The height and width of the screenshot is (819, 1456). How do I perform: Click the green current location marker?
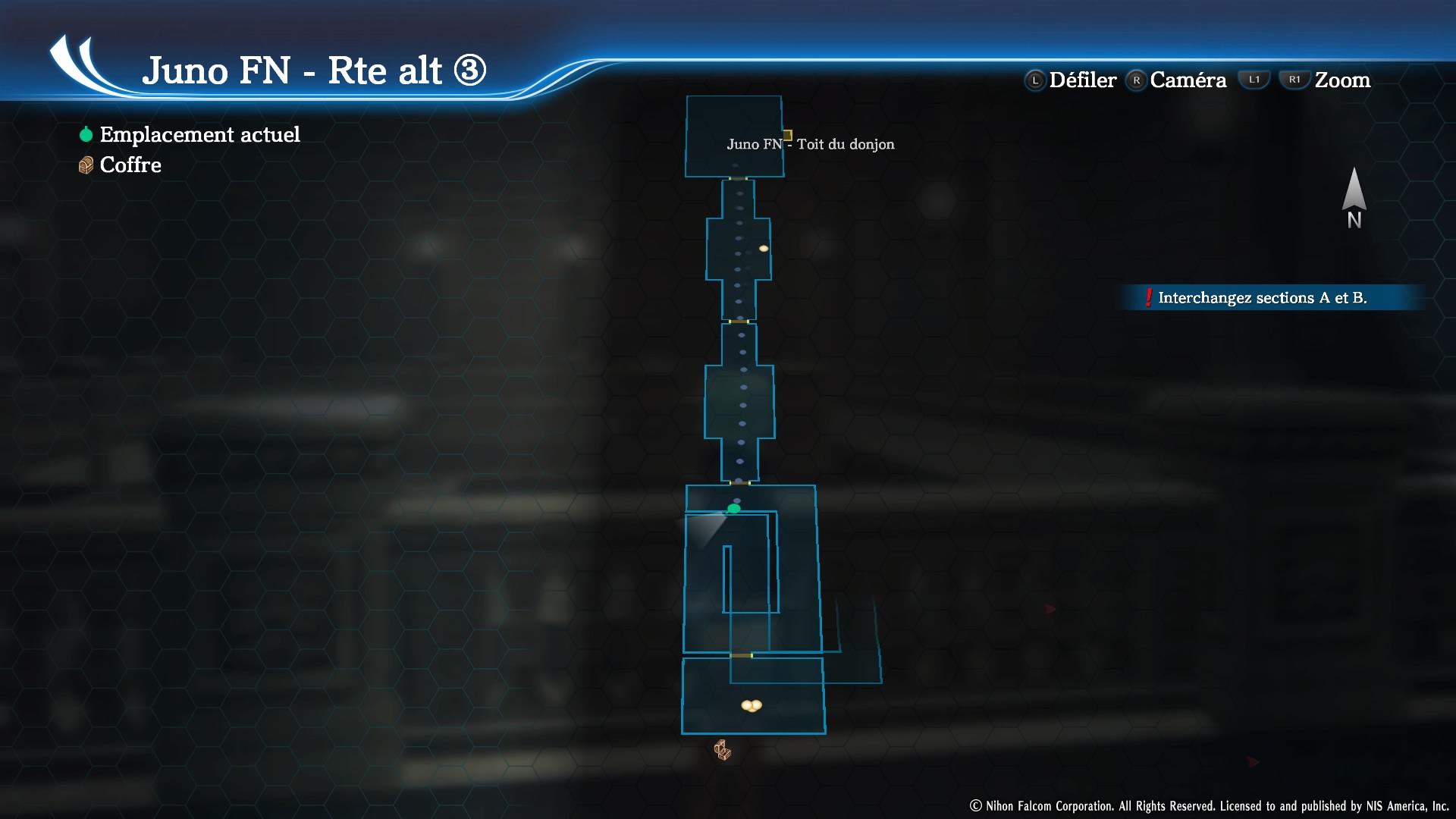[733, 509]
